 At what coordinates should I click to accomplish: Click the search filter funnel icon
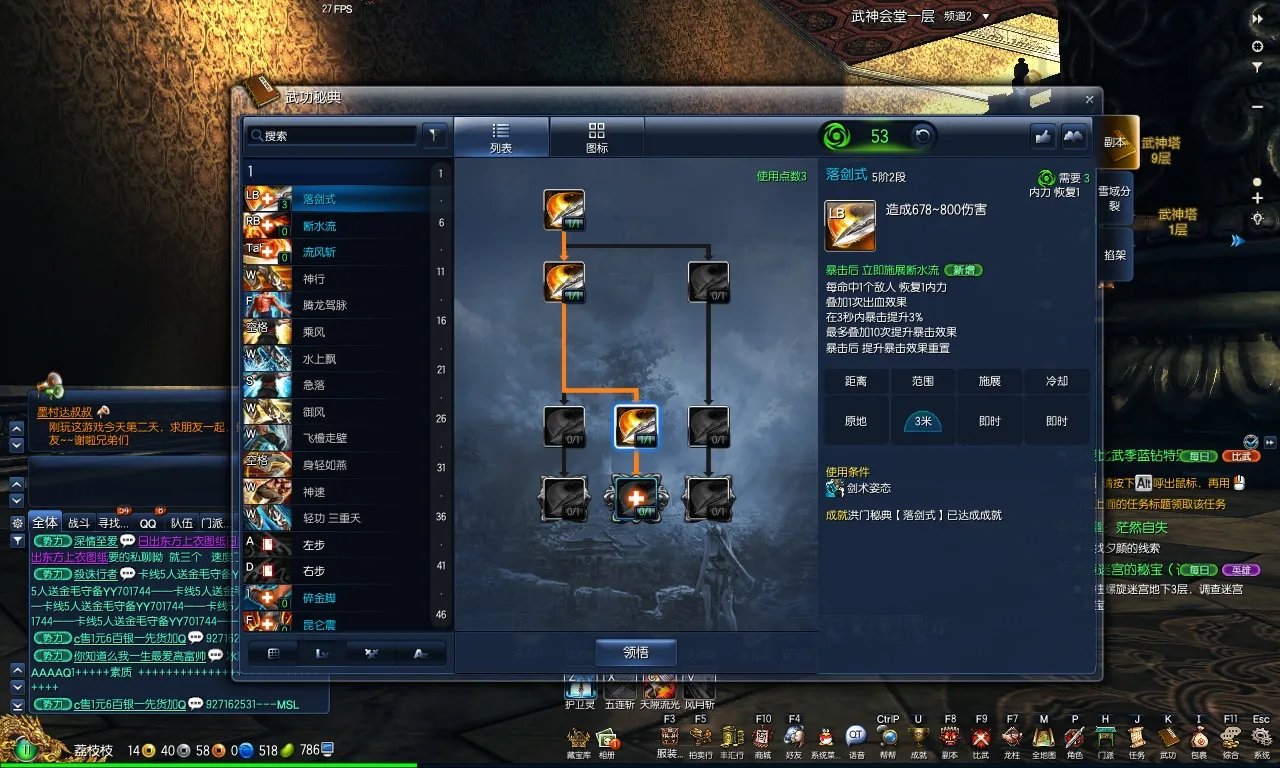click(435, 134)
